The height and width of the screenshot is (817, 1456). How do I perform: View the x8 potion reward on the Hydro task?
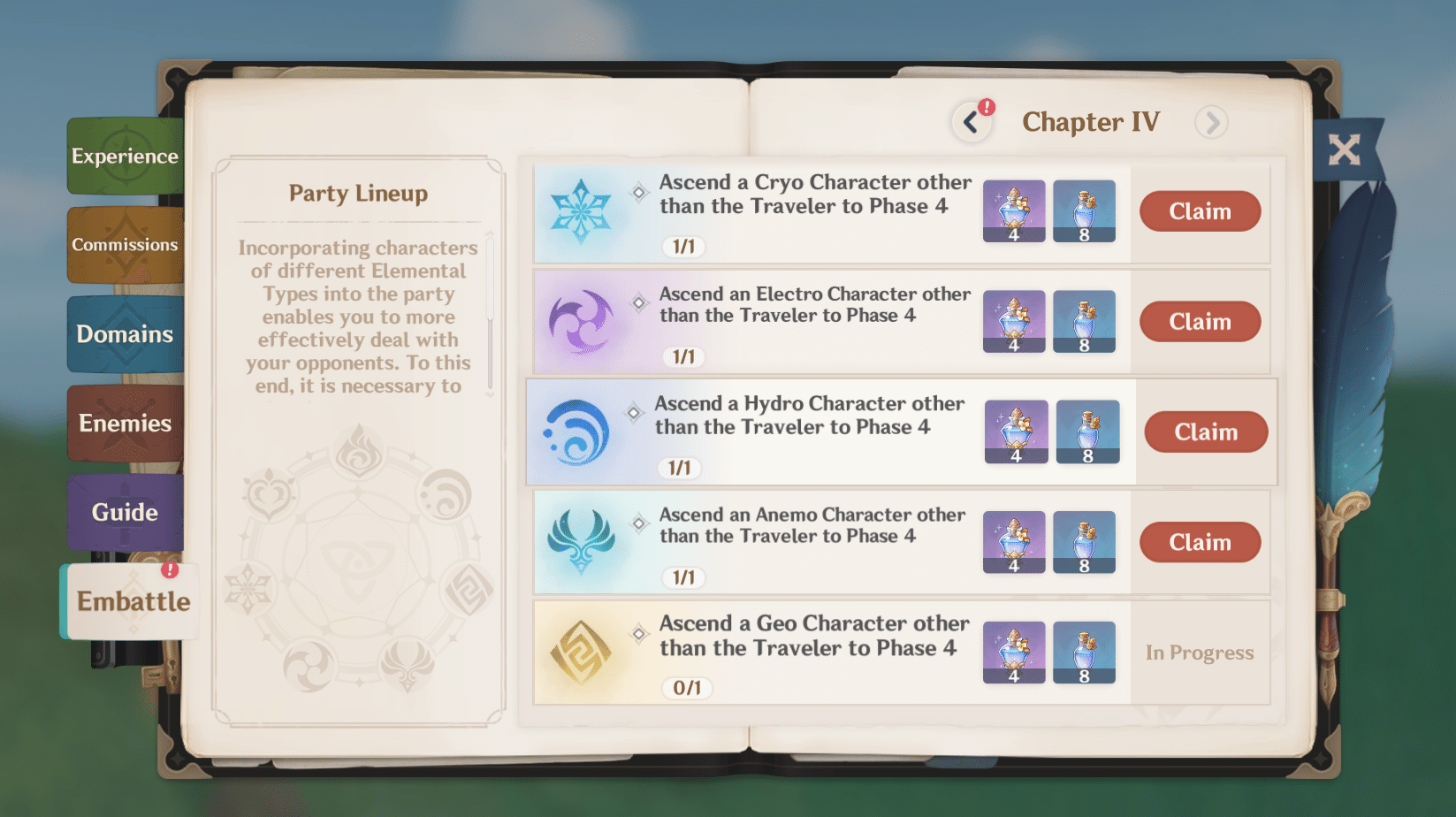click(x=1086, y=431)
